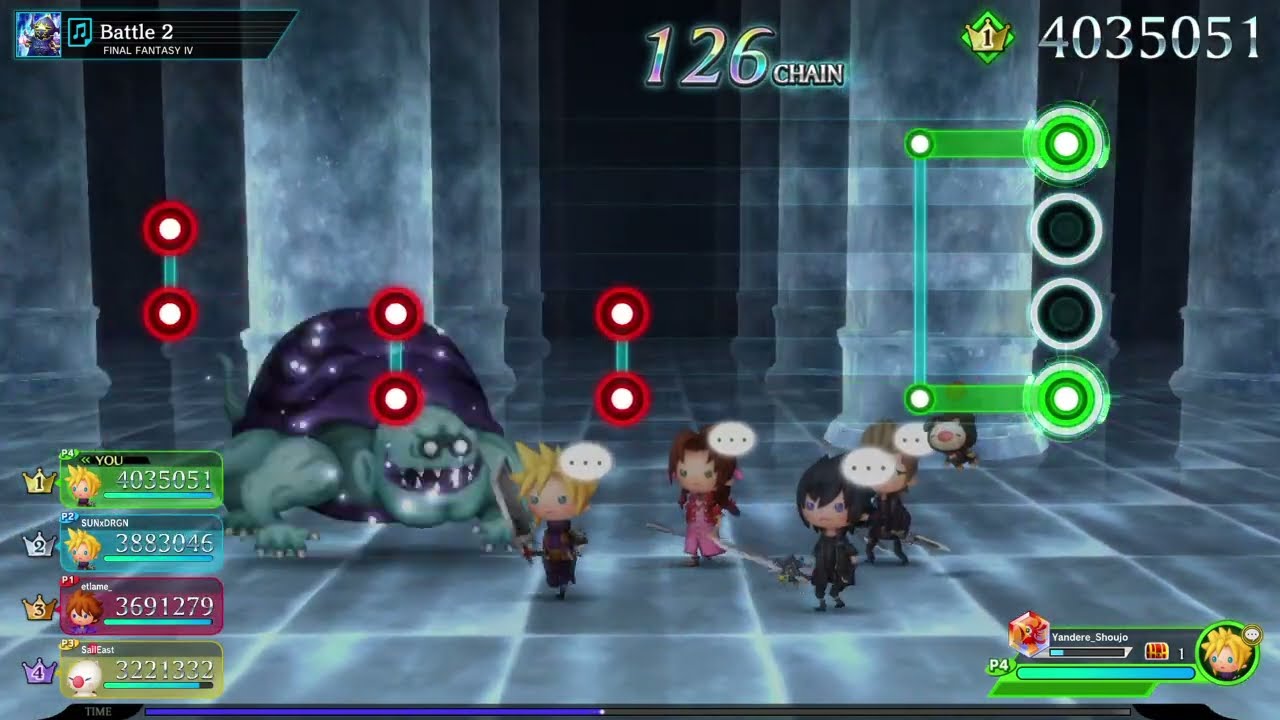
Task: Select your own first-place ranking row
Action: (x=141, y=480)
